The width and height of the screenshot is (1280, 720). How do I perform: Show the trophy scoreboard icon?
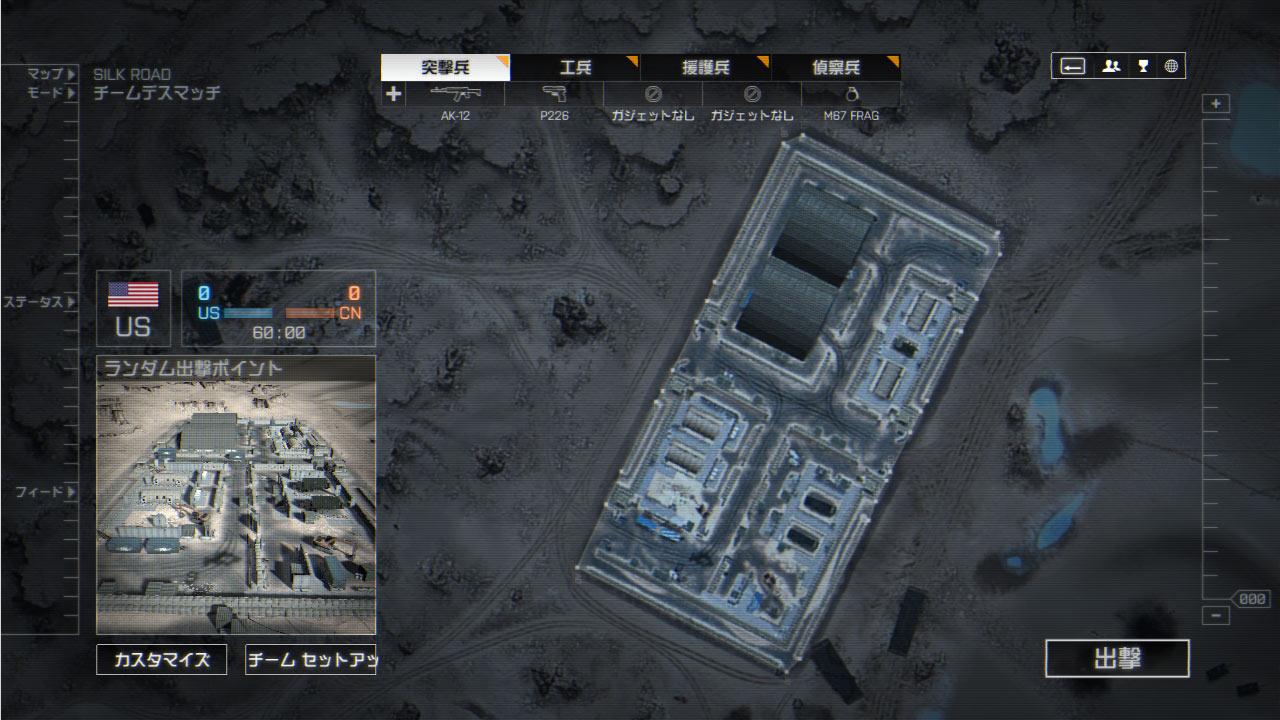1142,67
